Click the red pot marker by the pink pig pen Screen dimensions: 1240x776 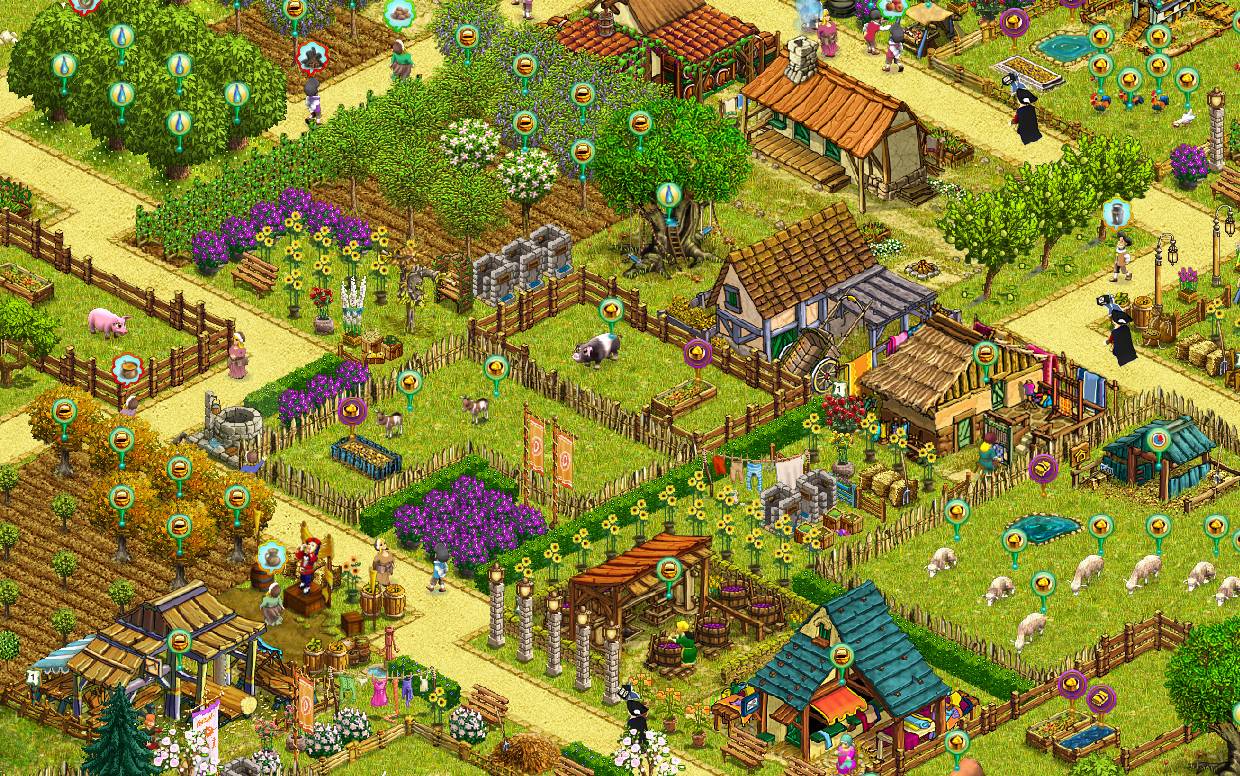pos(127,368)
